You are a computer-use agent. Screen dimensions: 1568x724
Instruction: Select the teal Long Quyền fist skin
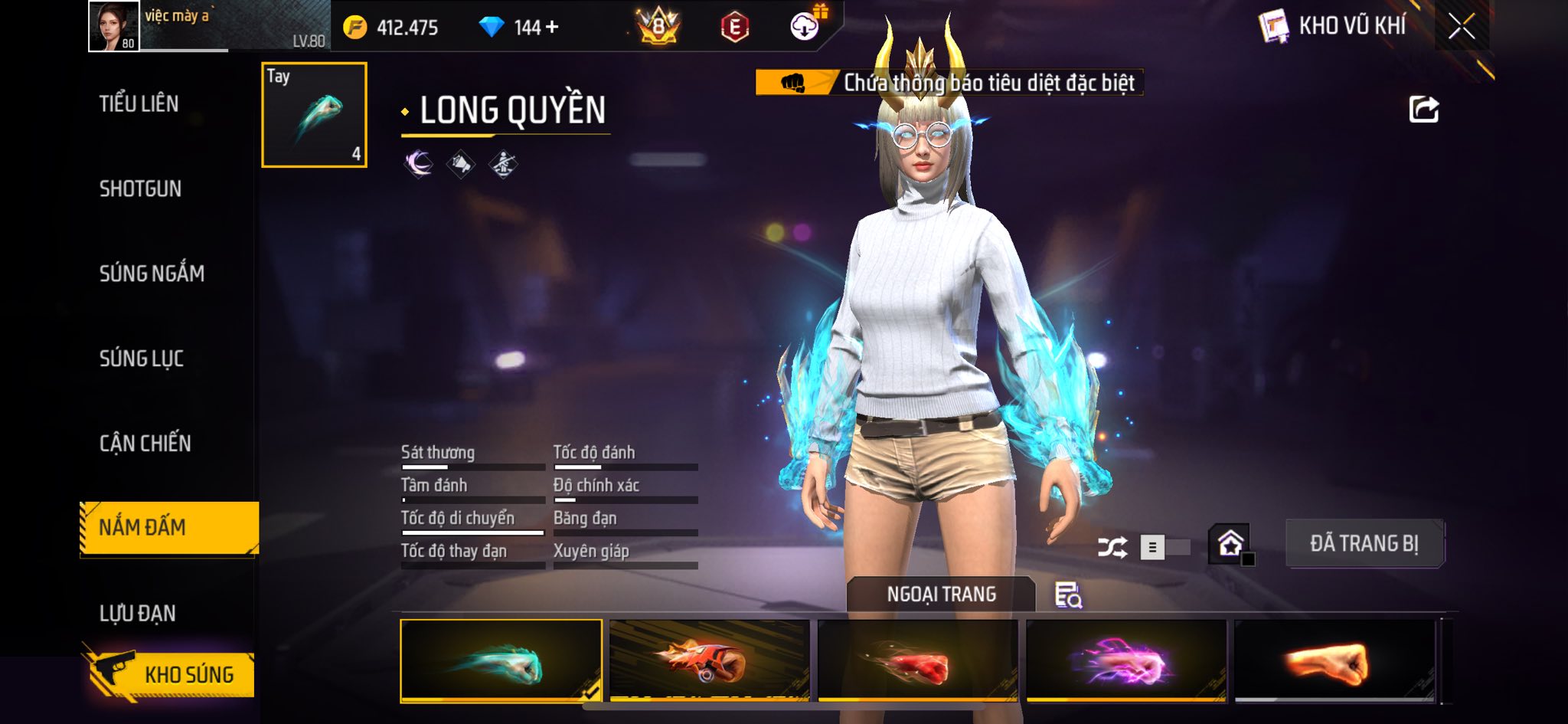tap(501, 660)
